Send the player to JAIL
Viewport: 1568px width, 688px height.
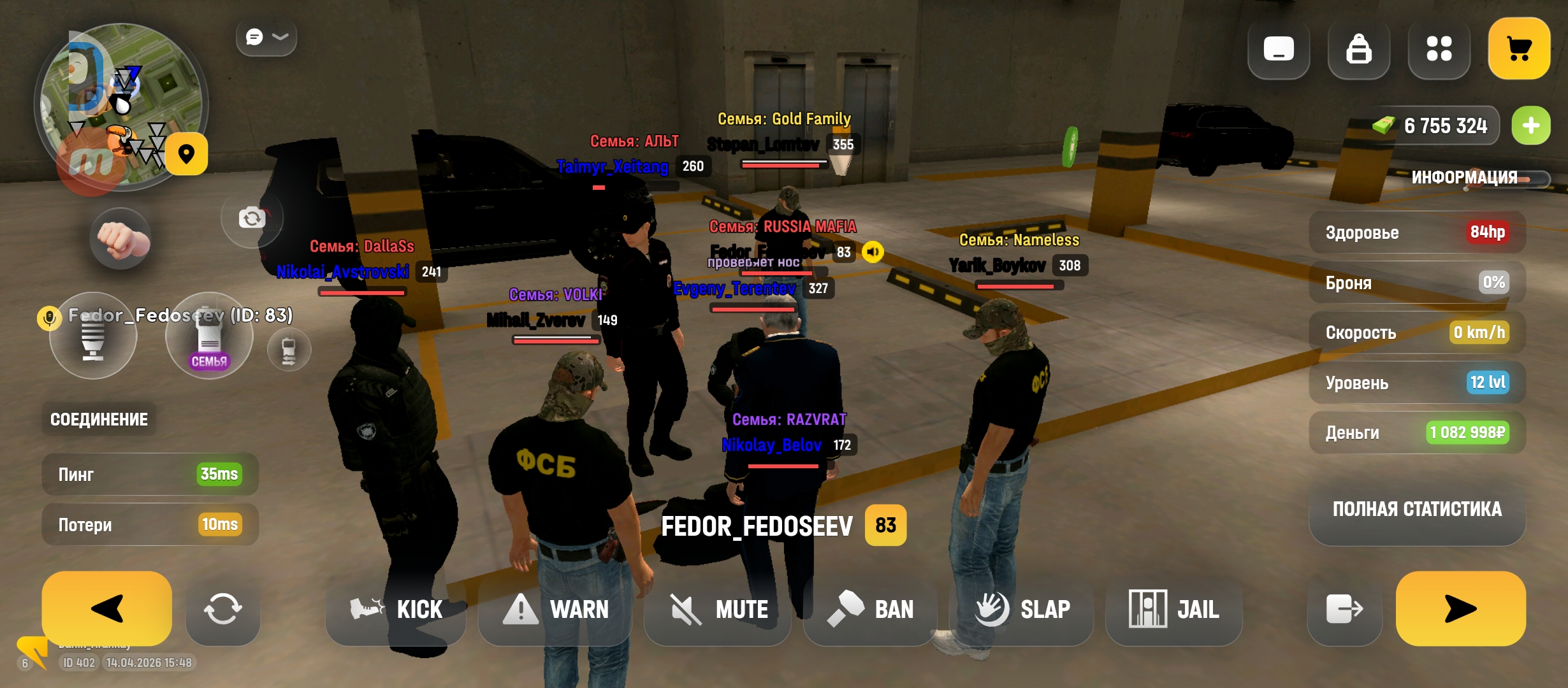pyautogui.click(x=1174, y=610)
